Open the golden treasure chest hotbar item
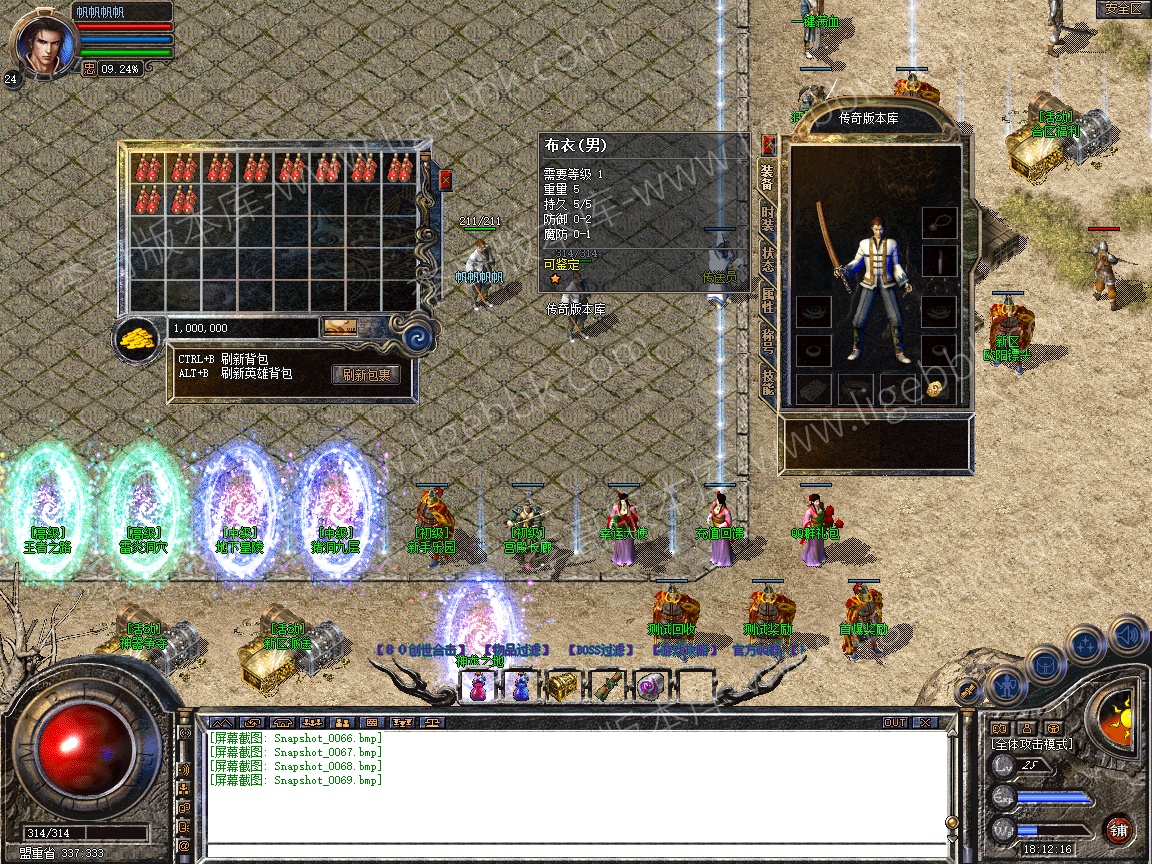The width and height of the screenshot is (1152, 864). 564,686
